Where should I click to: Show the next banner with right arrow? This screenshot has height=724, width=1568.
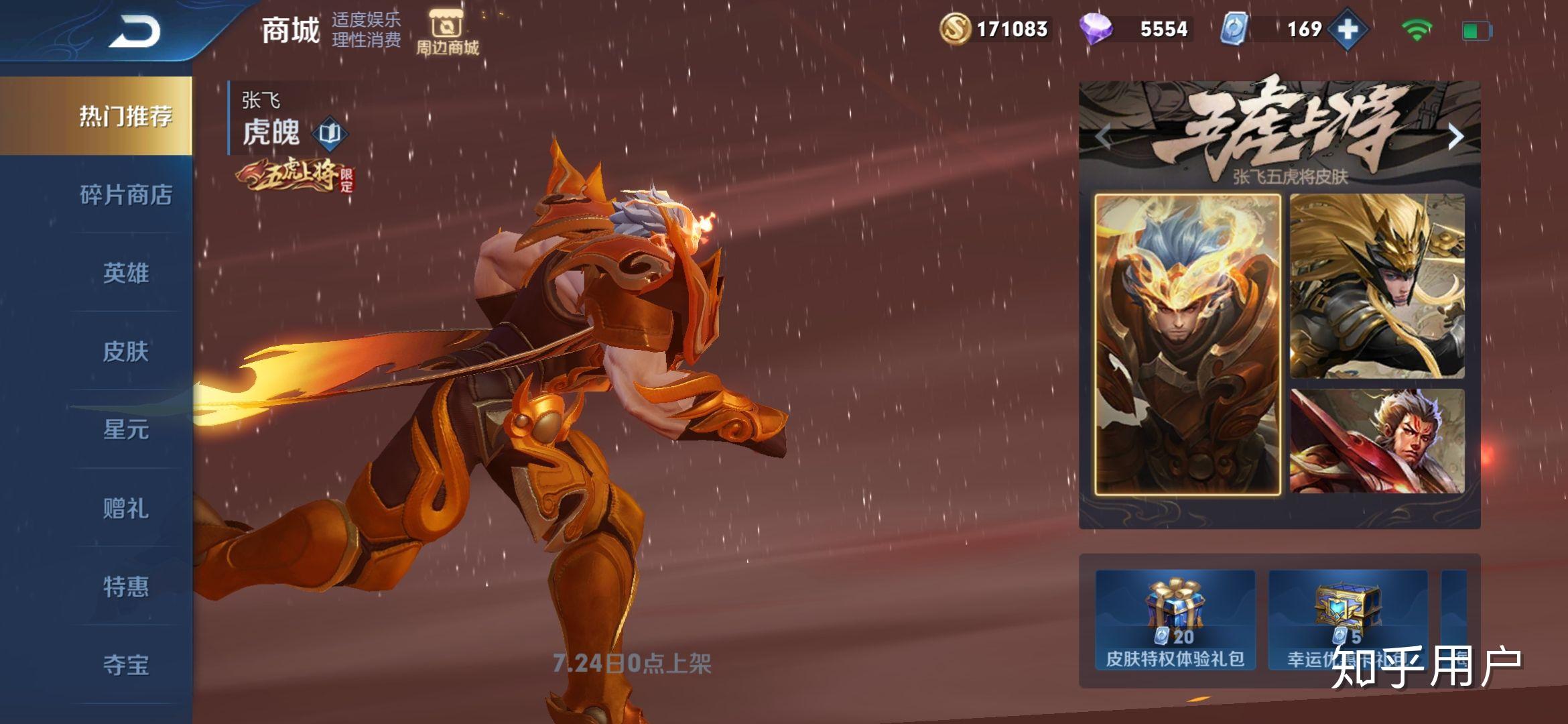coord(1455,137)
